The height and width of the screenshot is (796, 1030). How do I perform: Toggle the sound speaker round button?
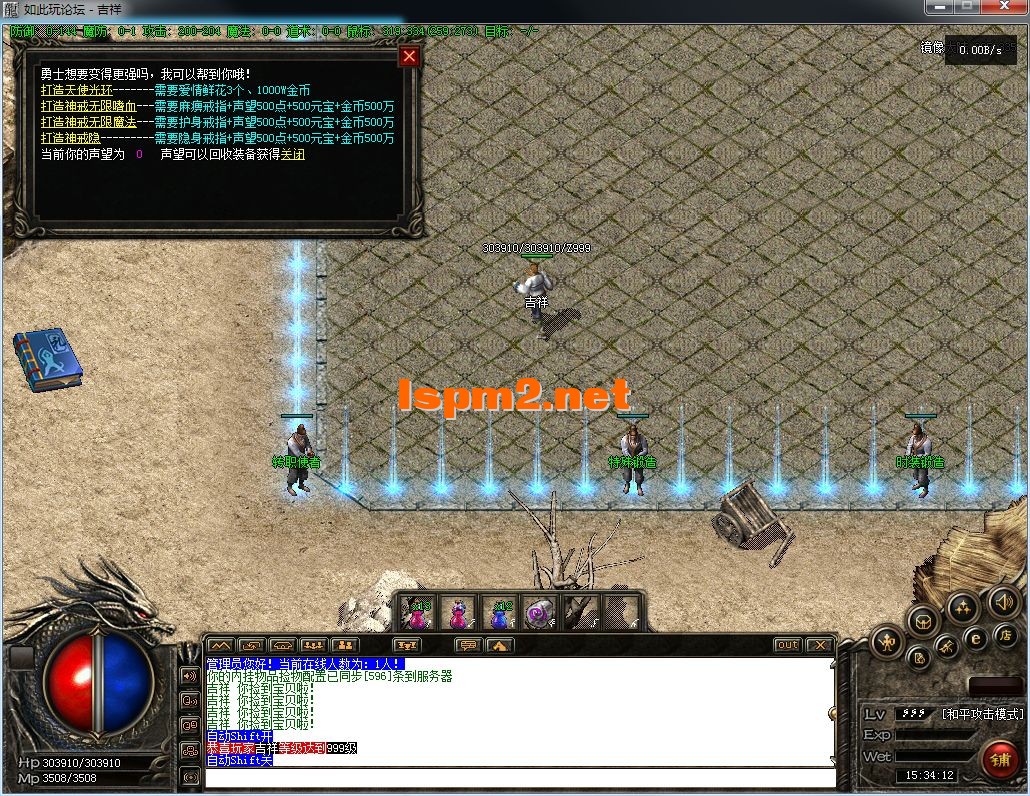click(x=1003, y=601)
